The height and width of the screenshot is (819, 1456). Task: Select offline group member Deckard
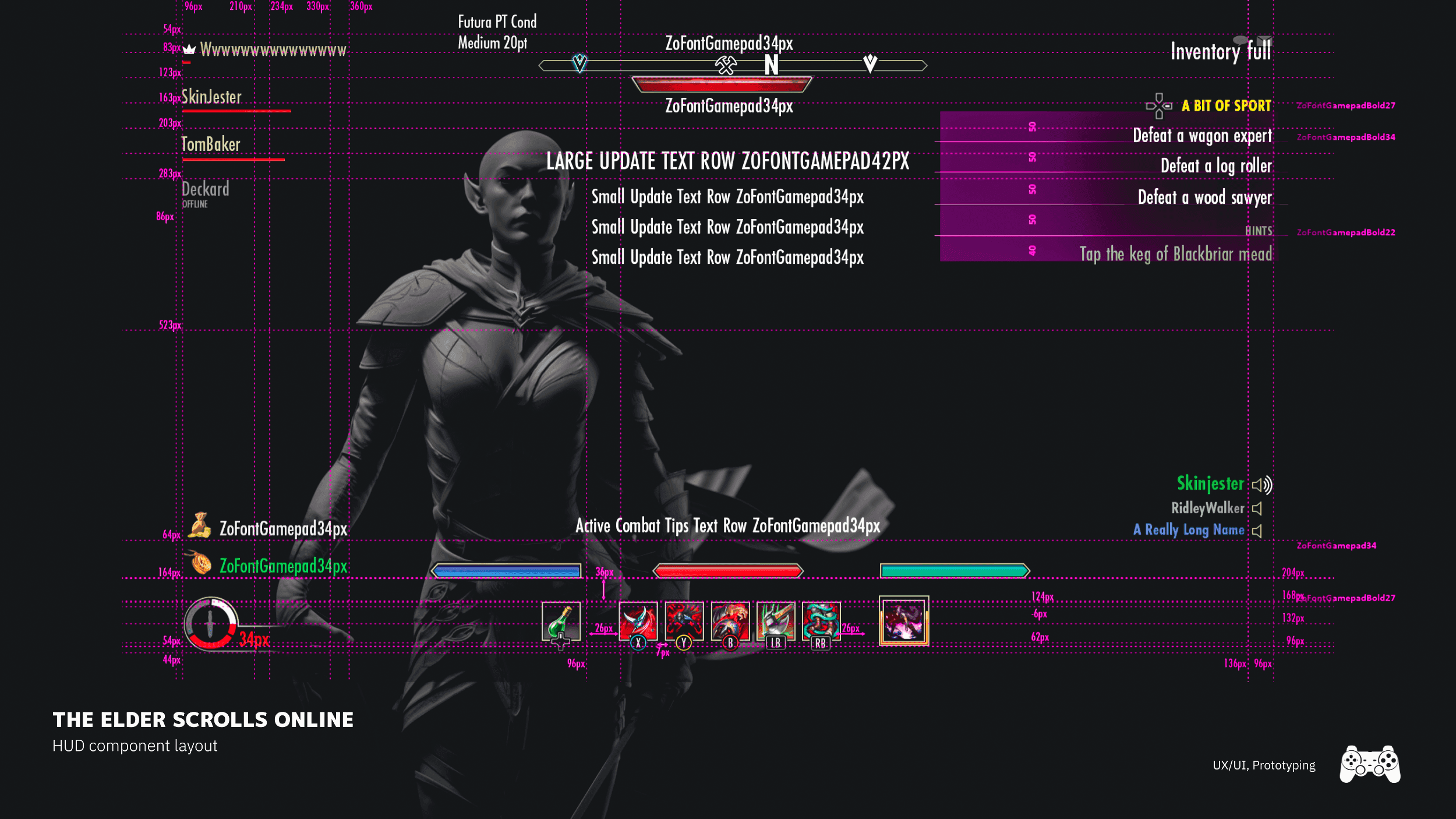(x=205, y=189)
